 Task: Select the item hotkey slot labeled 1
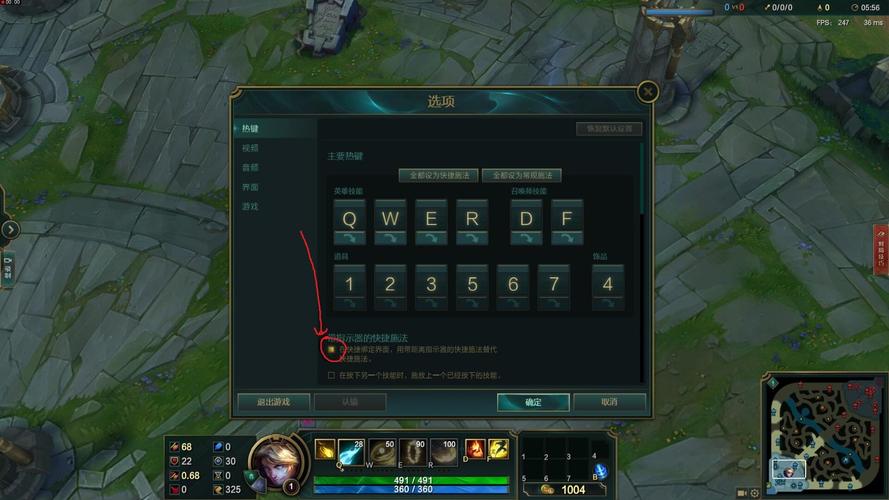pos(349,283)
